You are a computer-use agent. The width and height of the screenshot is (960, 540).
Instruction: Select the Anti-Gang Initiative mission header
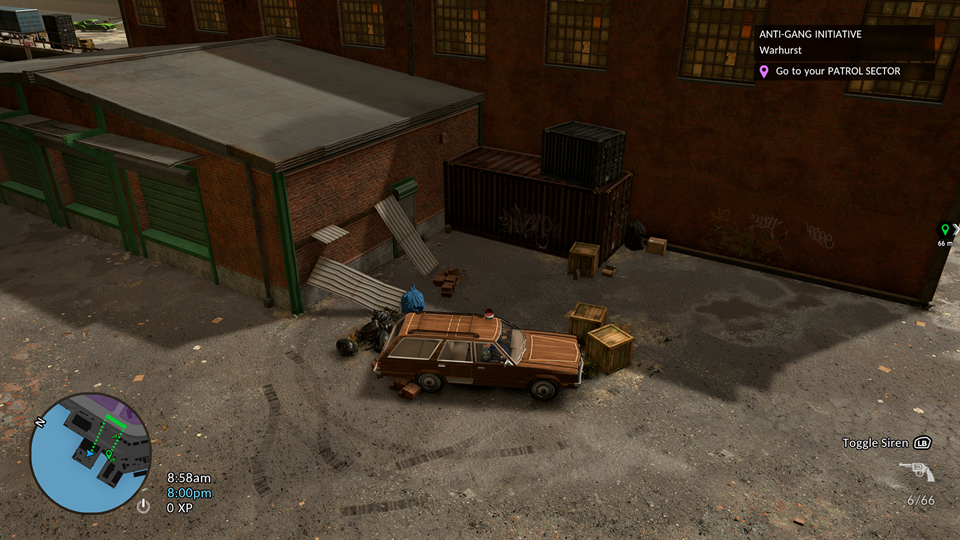point(810,34)
